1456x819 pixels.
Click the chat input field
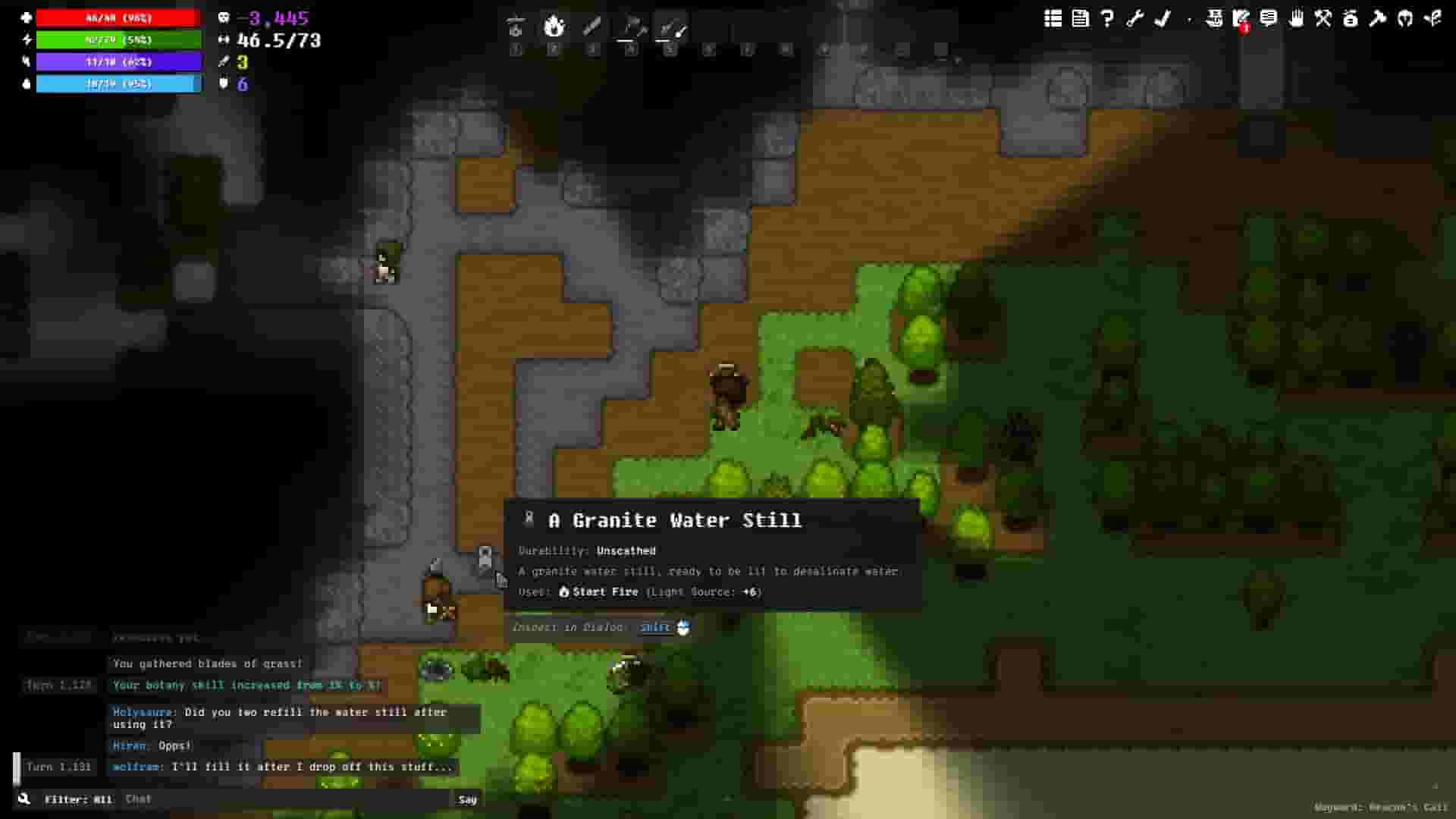click(x=288, y=799)
